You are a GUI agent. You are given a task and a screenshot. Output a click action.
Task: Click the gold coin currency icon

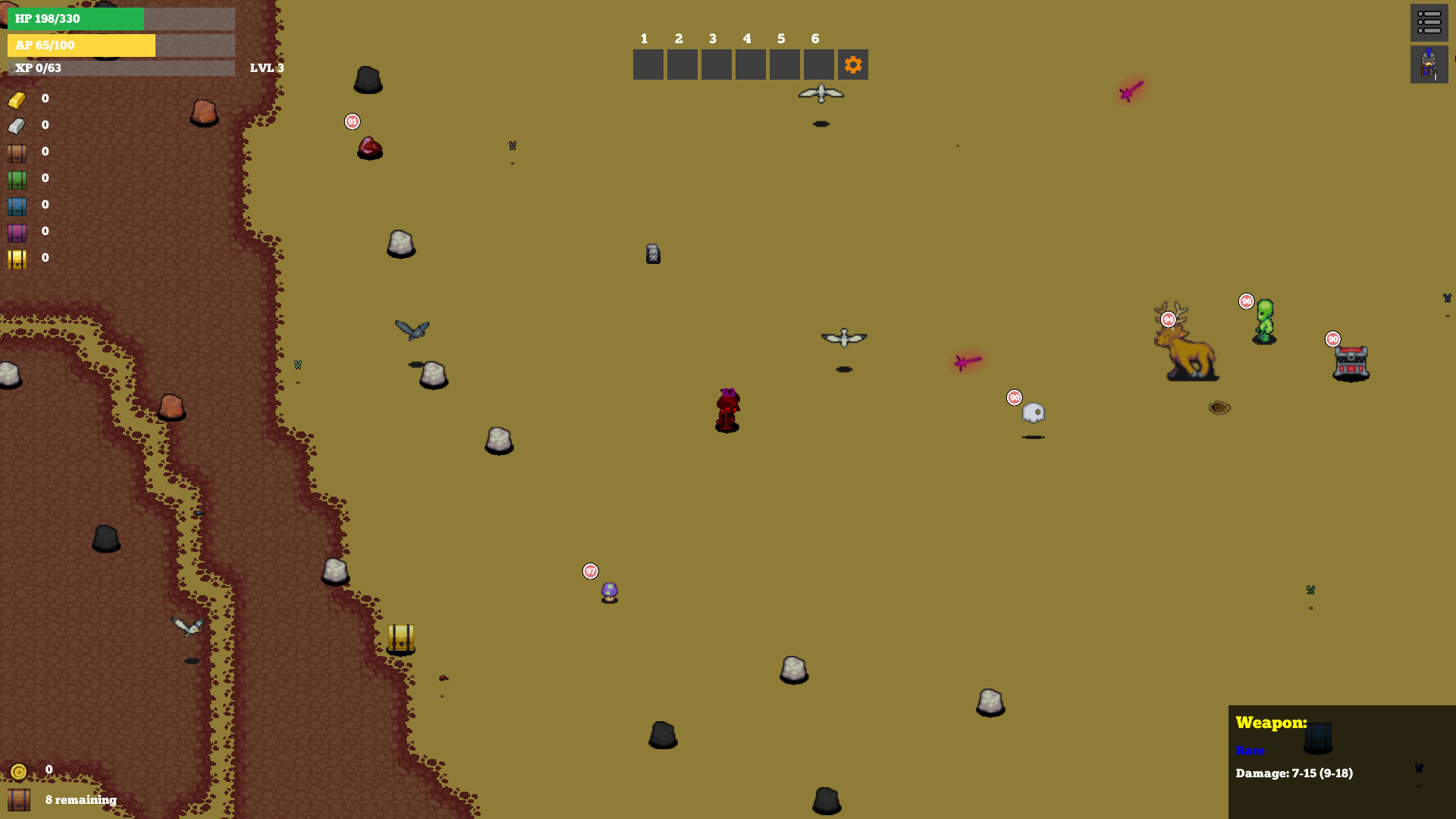pos(17,770)
